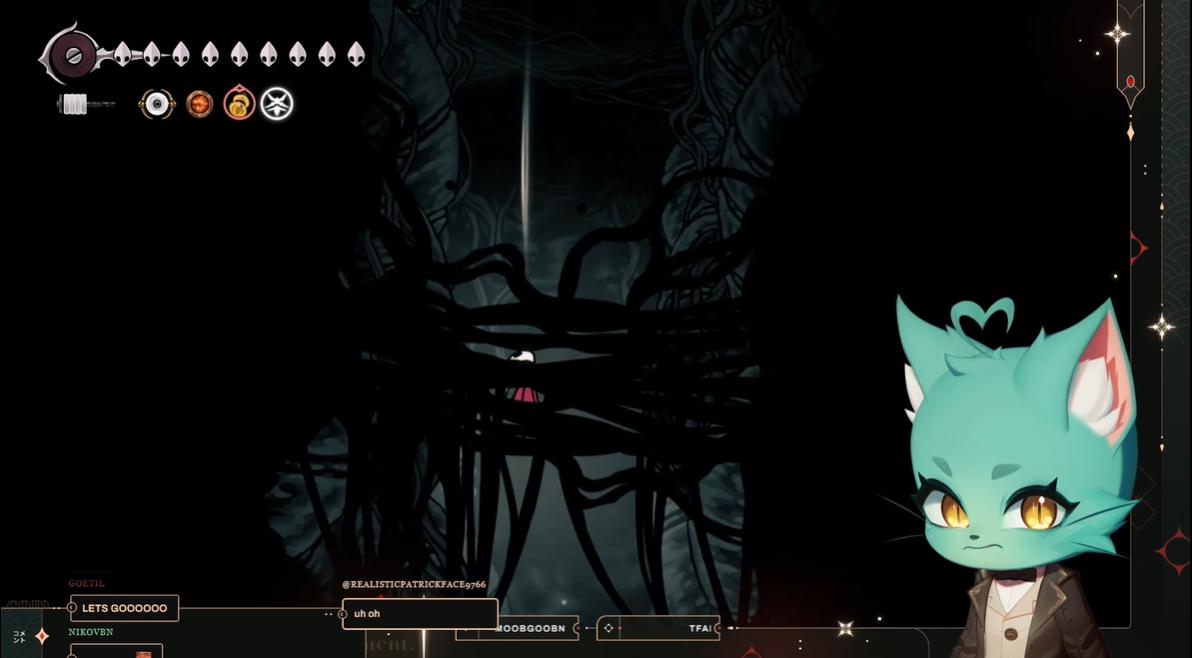Select the orange fiery orb tool icon

coord(200,104)
